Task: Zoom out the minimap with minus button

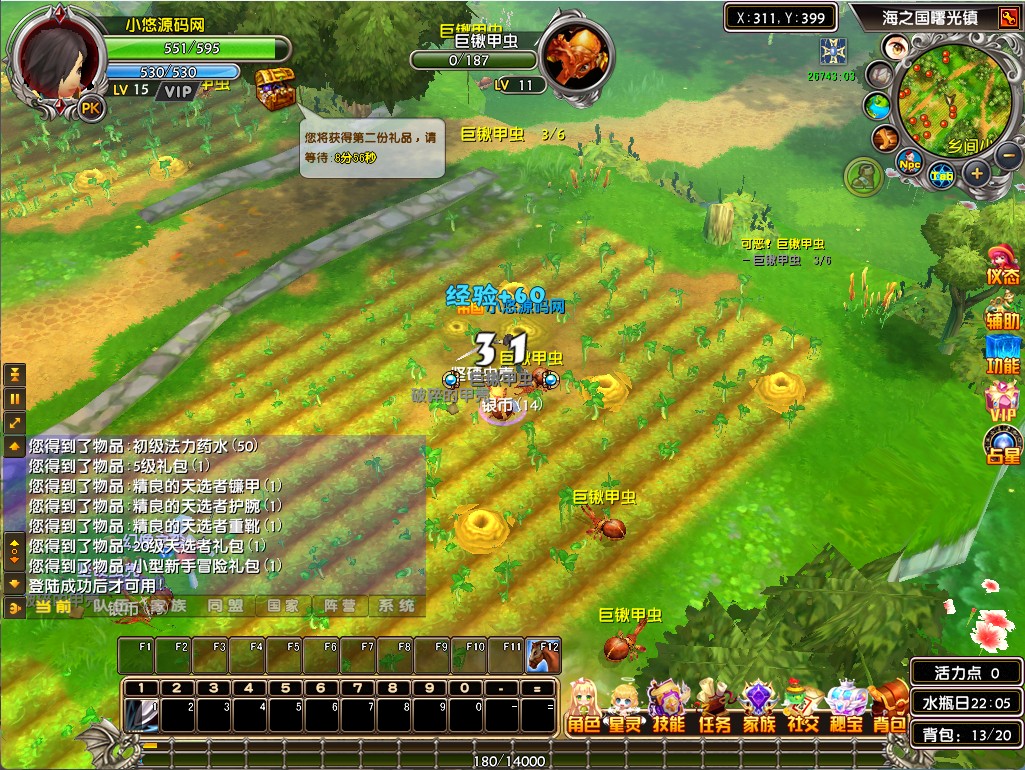Action: [1008, 155]
